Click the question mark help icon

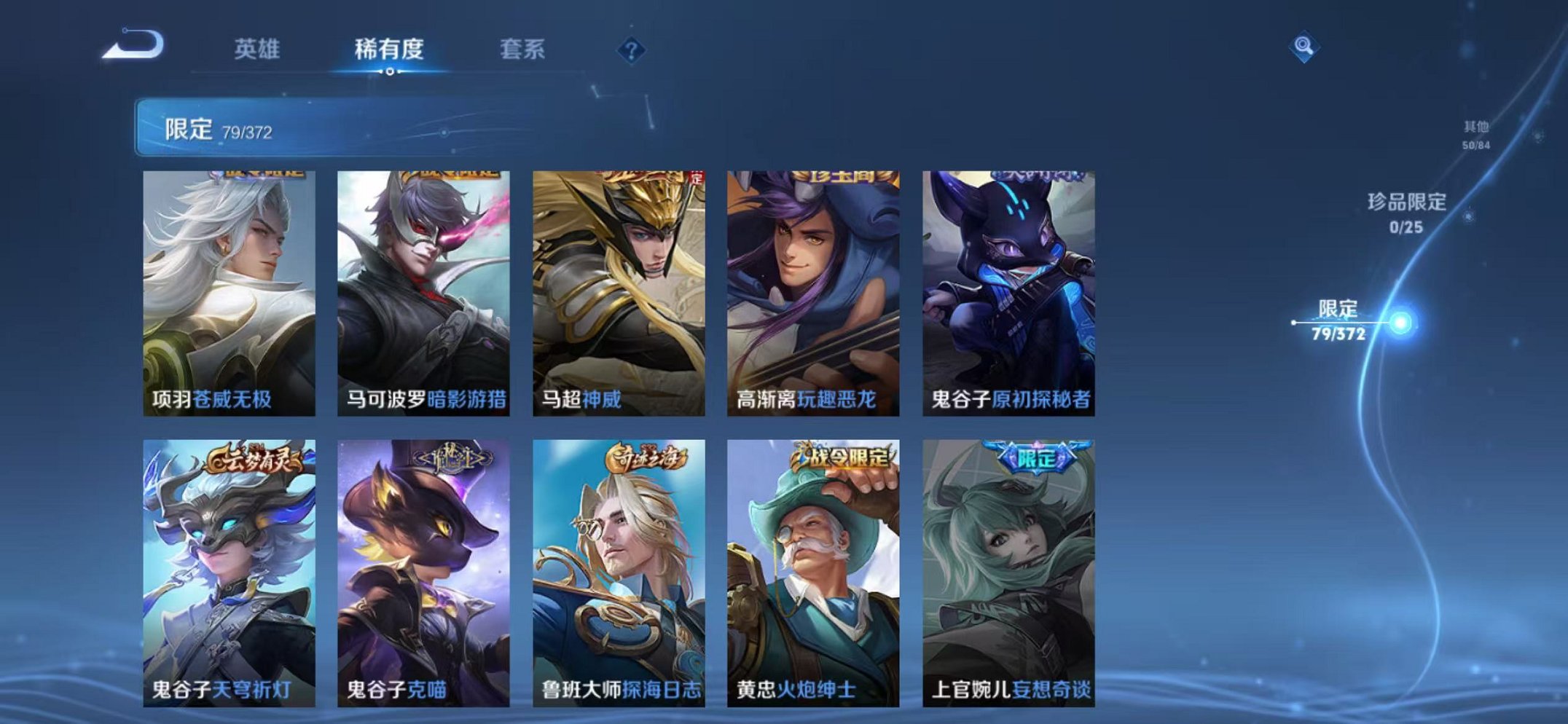631,50
